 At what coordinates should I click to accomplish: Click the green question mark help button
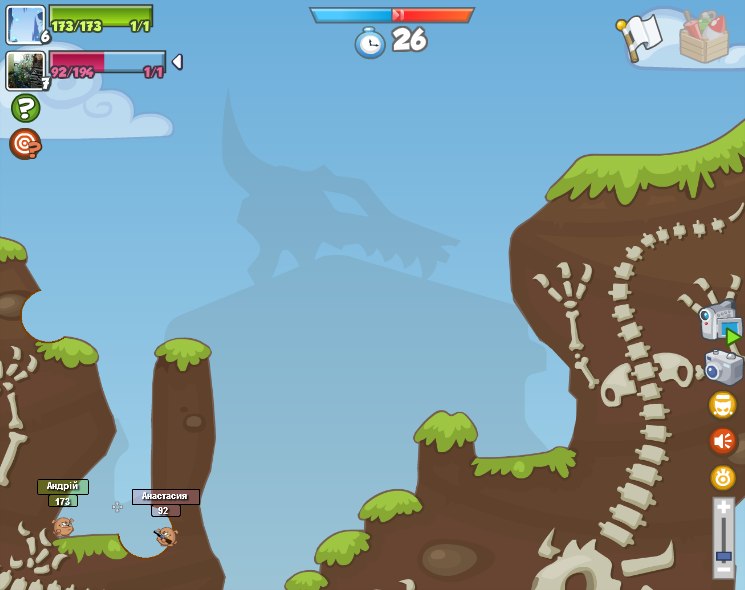point(25,108)
